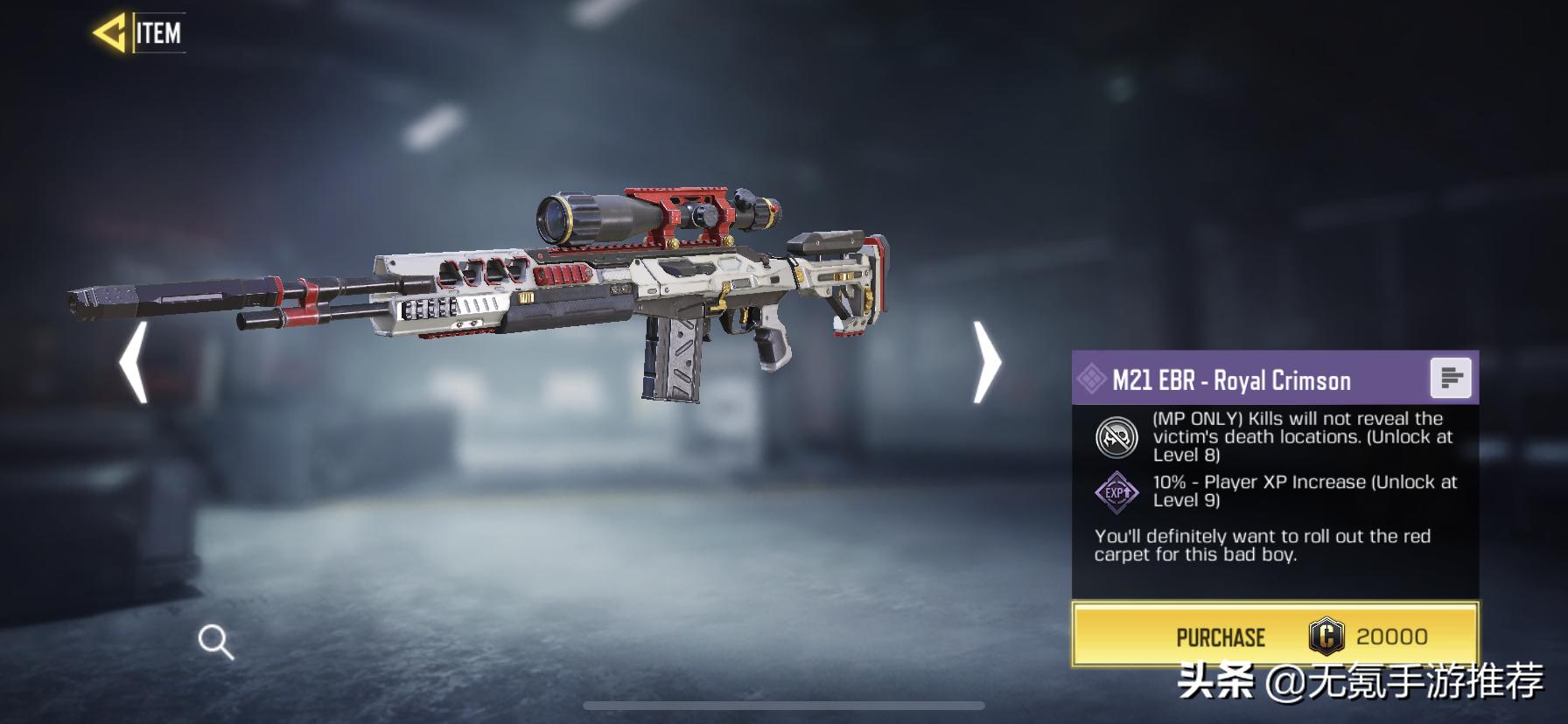Screen dimensions: 1568x724
Task: Open the weapon details list icon
Action: coord(1450,379)
